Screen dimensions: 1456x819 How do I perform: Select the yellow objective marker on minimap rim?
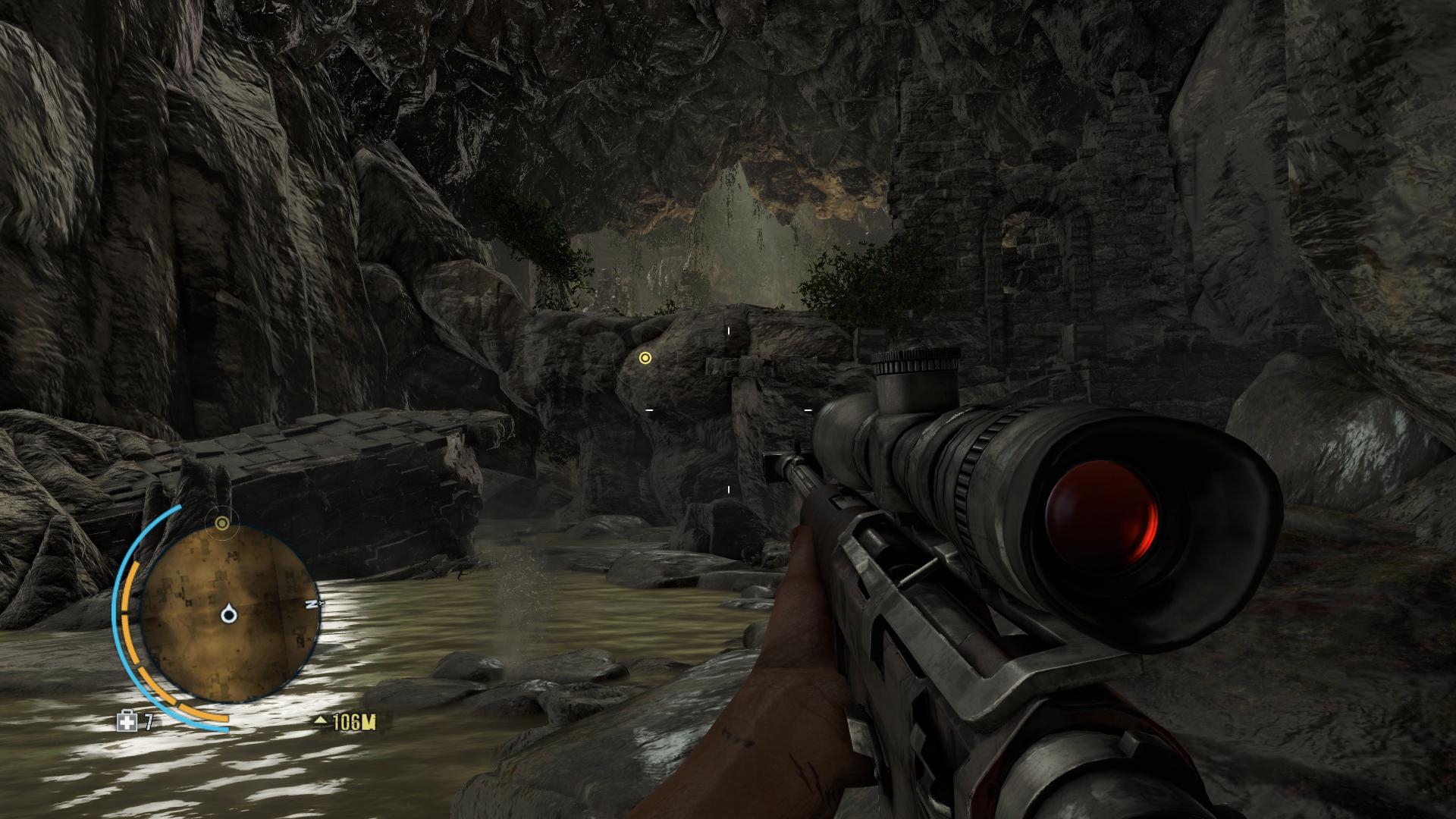[x=221, y=523]
